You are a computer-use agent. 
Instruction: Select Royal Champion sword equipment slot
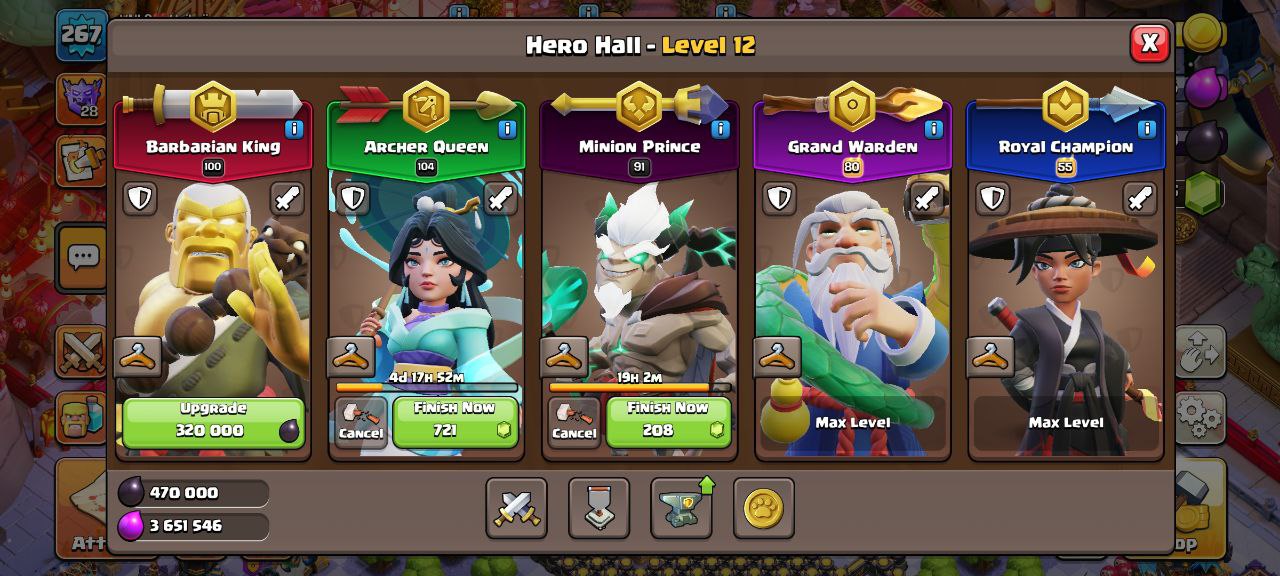pyautogui.click(x=1140, y=198)
